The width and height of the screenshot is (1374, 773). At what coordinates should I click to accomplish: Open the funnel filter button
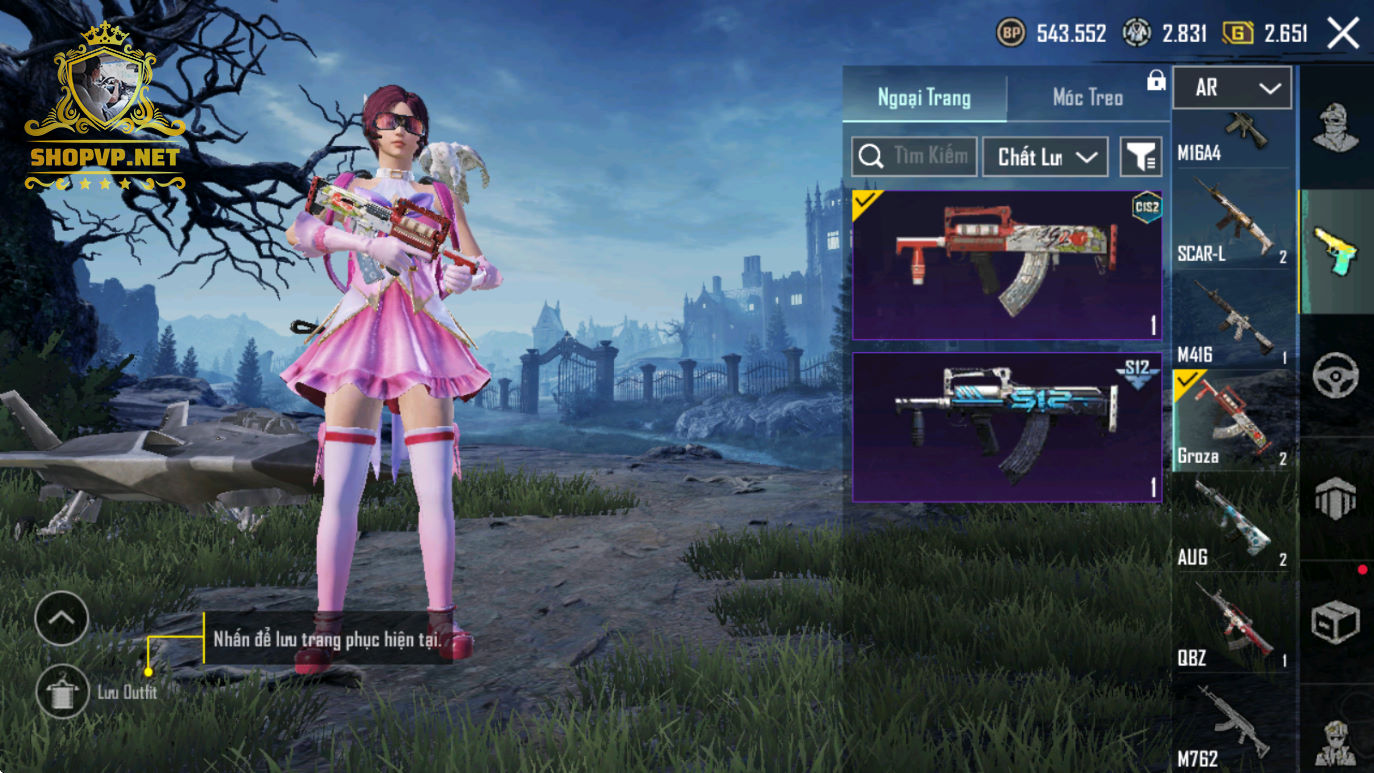pos(1140,157)
